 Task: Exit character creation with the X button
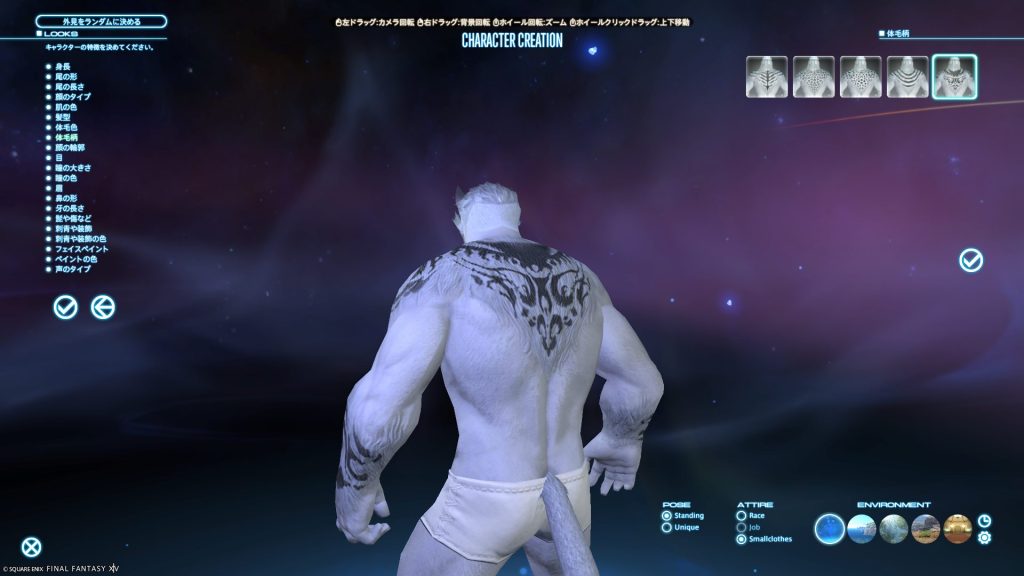[32, 547]
